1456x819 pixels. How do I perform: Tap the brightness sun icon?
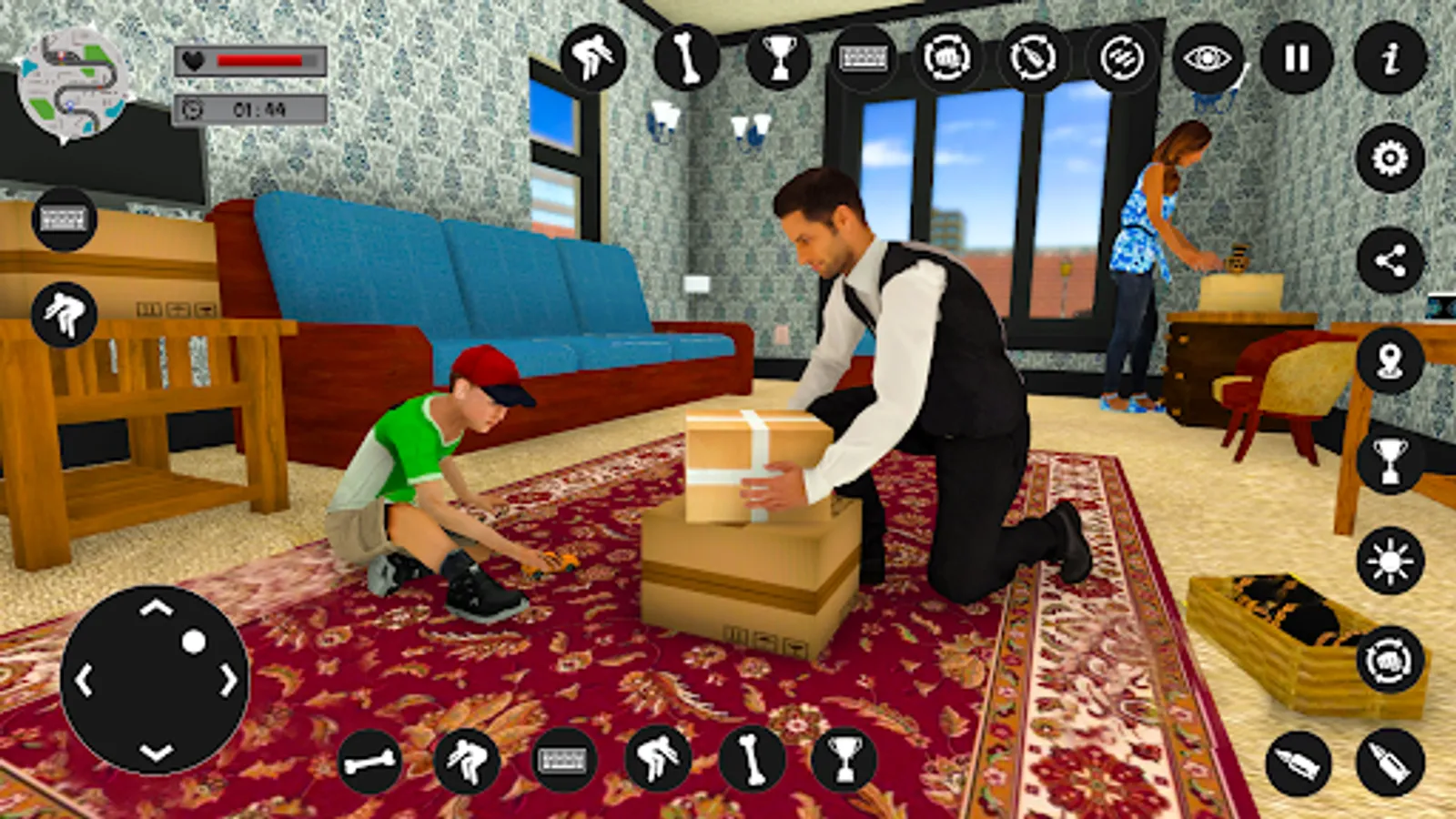tap(1390, 561)
